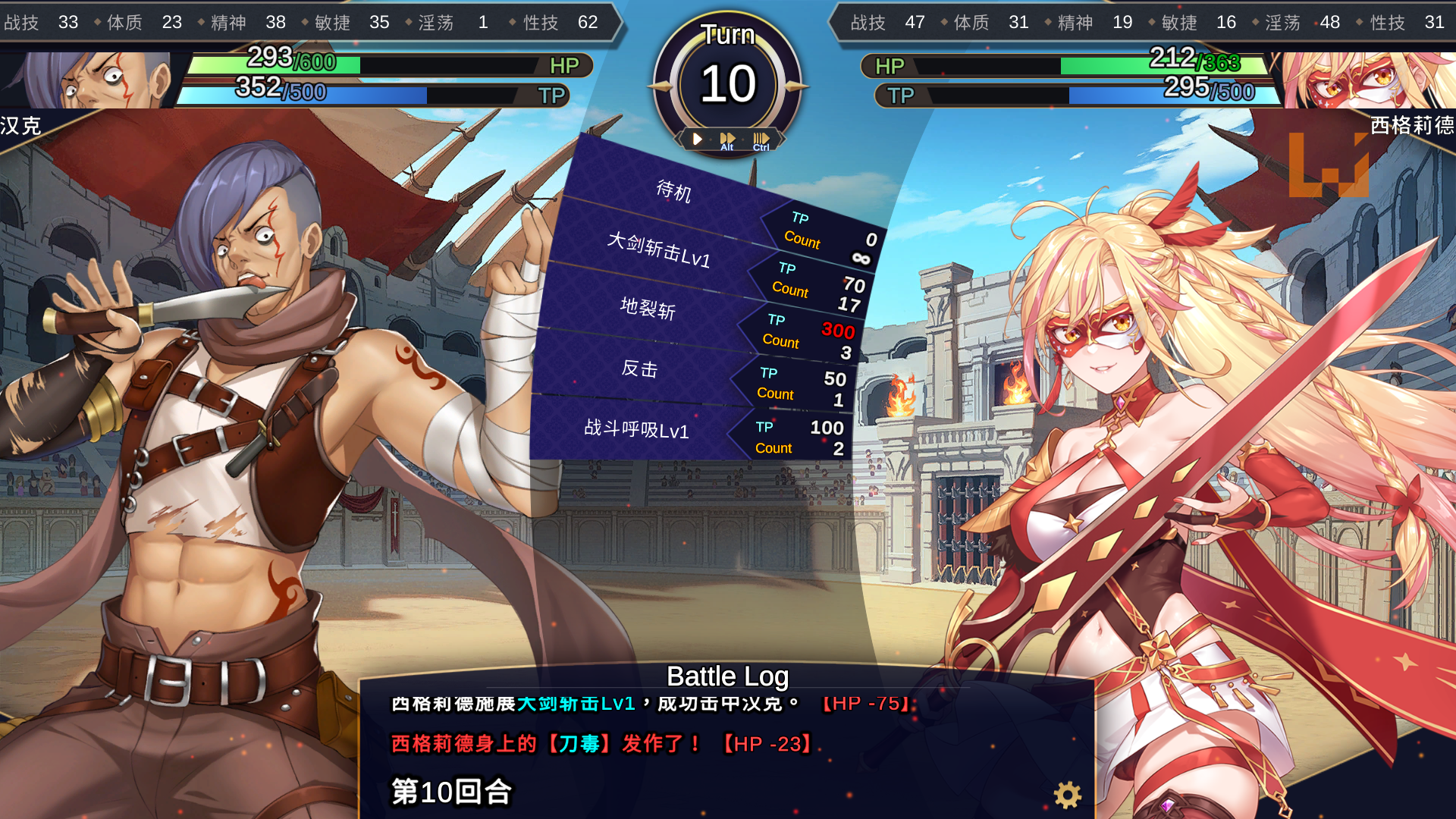Choose the 大剑斩击Lv1 skill

(659, 250)
